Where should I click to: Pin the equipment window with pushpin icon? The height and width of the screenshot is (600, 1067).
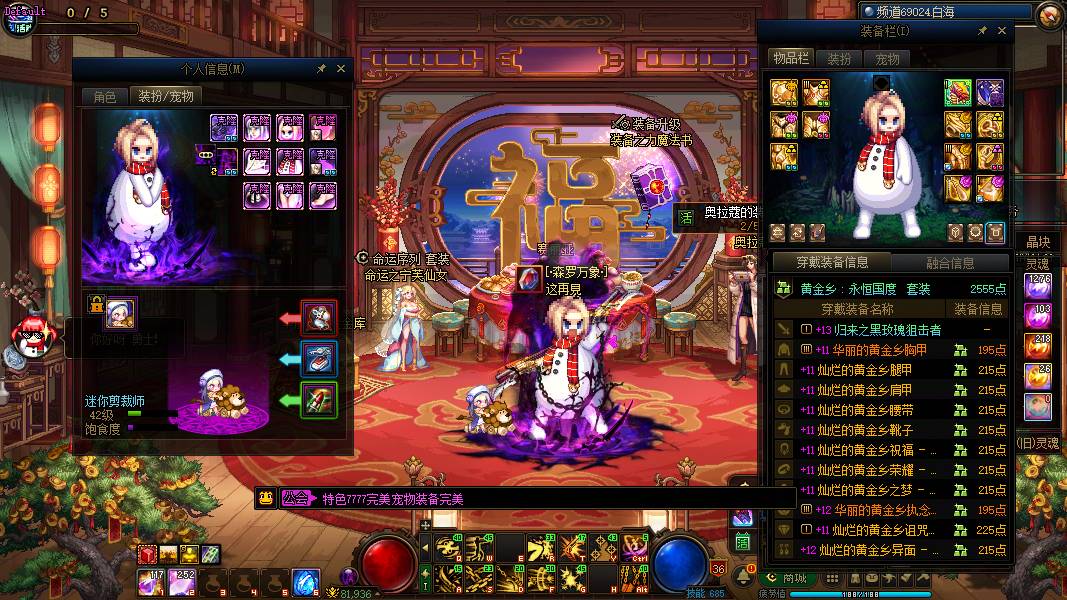[982, 31]
